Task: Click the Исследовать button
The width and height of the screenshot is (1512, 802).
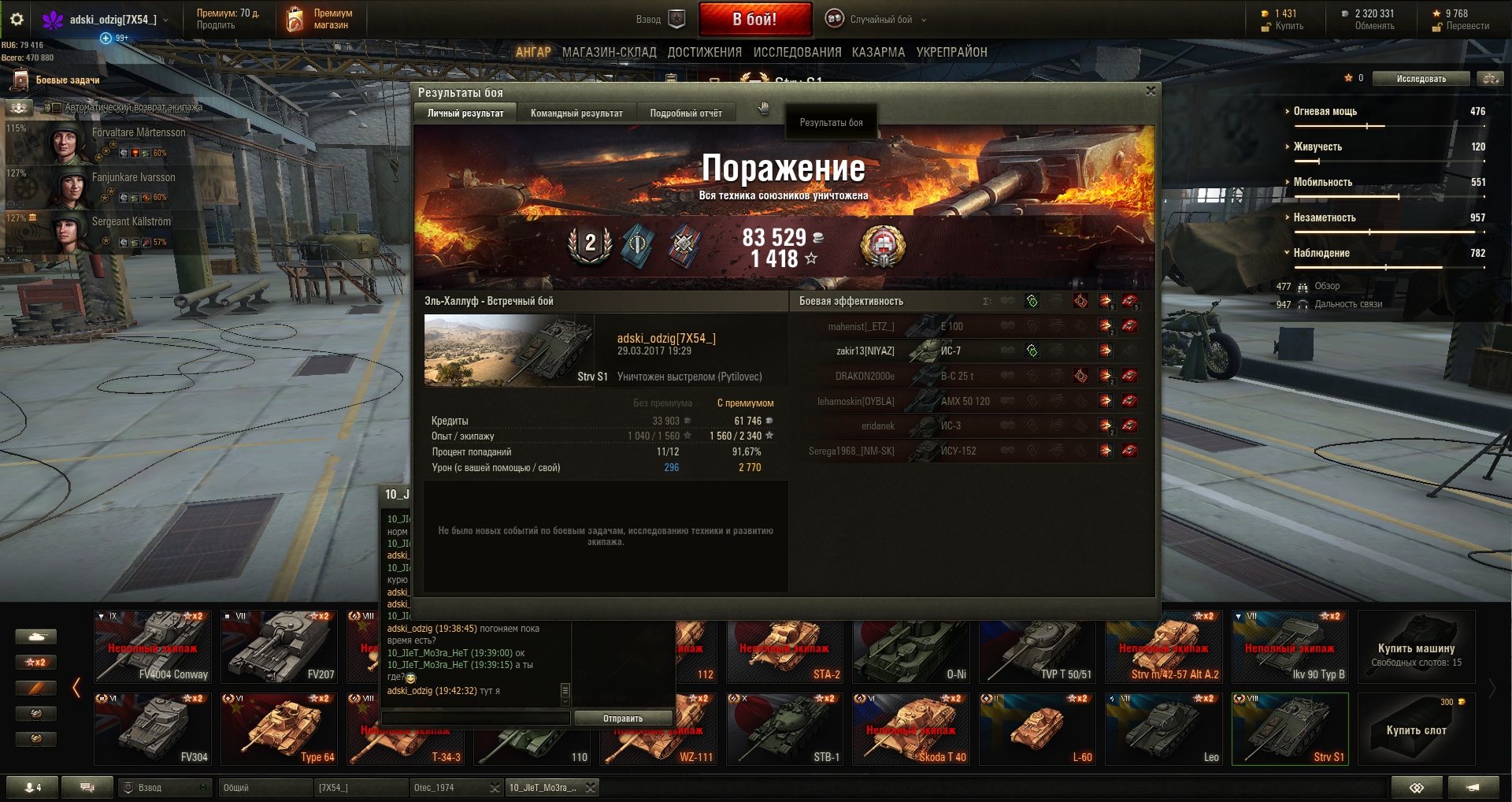Action: click(1421, 79)
